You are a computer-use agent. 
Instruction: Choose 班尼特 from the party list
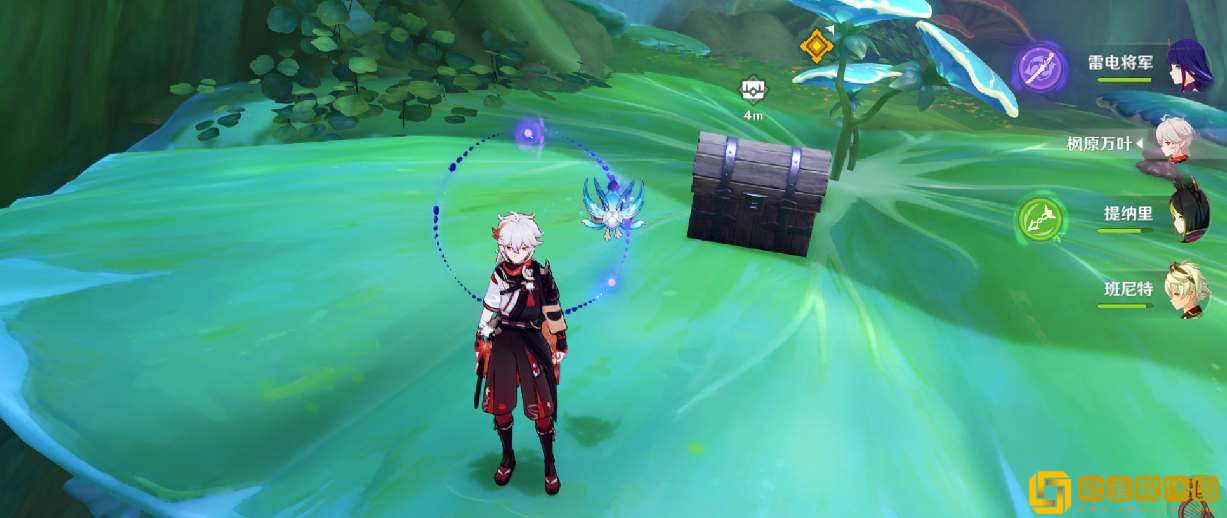pyautogui.click(x=1190, y=290)
